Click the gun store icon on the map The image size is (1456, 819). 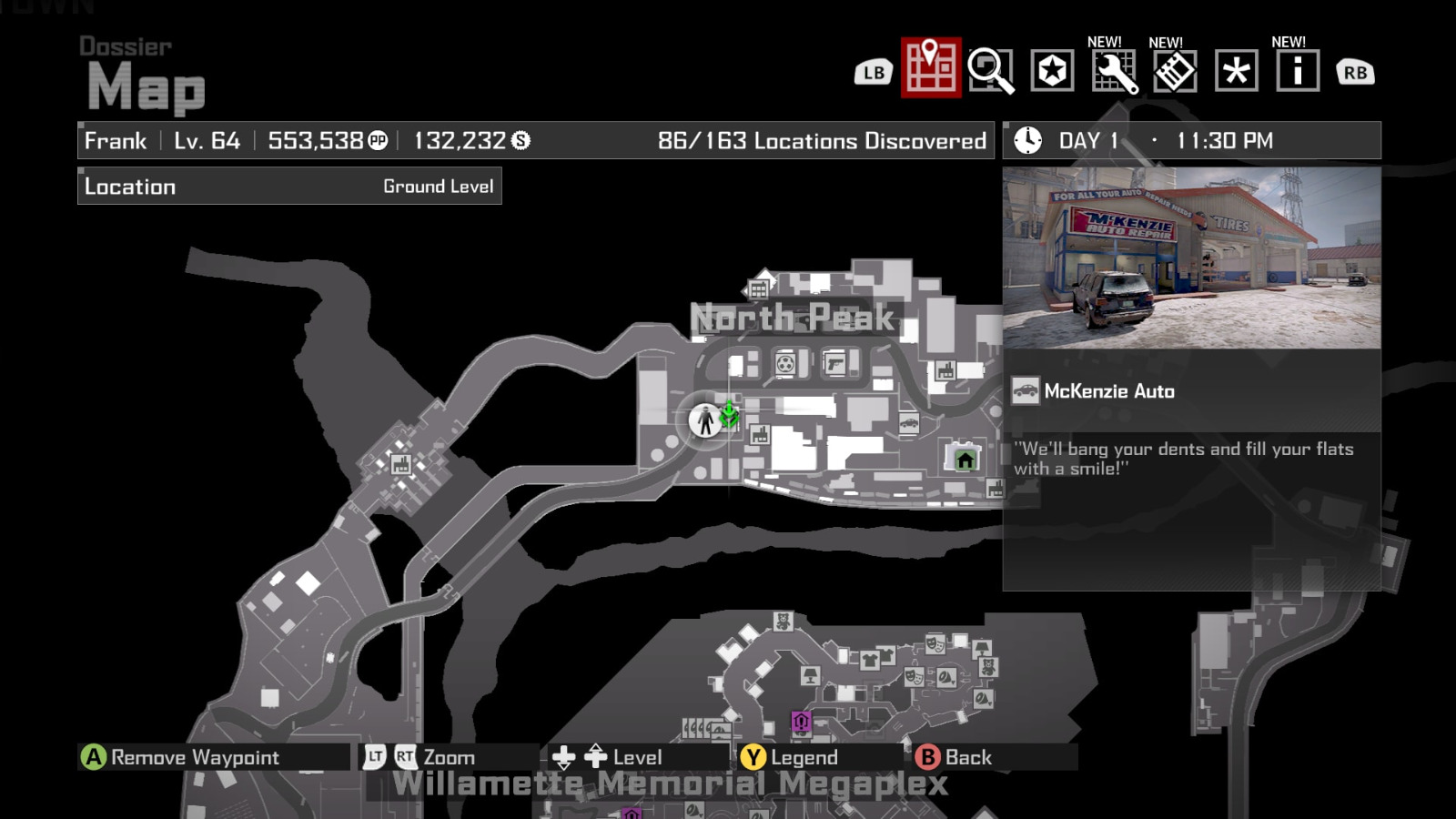(834, 364)
